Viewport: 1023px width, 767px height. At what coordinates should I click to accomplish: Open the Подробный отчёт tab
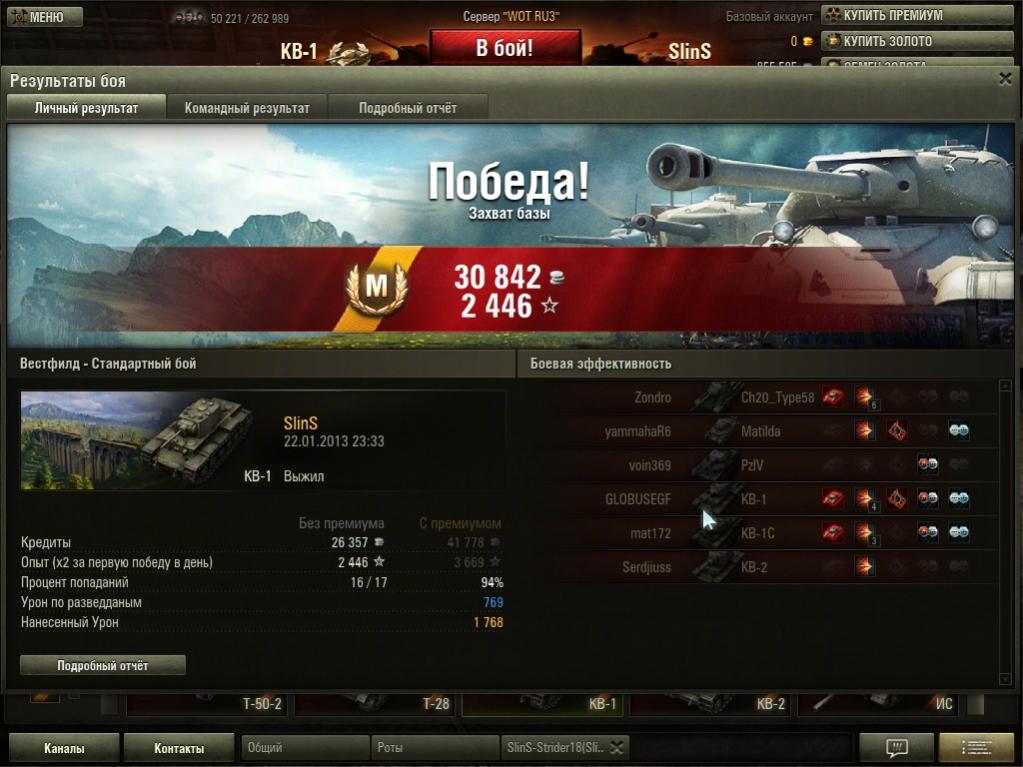(408, 108)
